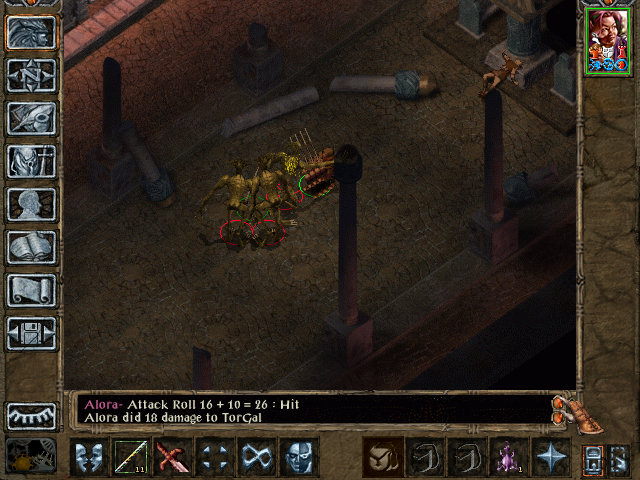Select Alora's character portrait
This screenshot has width=640, height=480.
pos(606,39)
